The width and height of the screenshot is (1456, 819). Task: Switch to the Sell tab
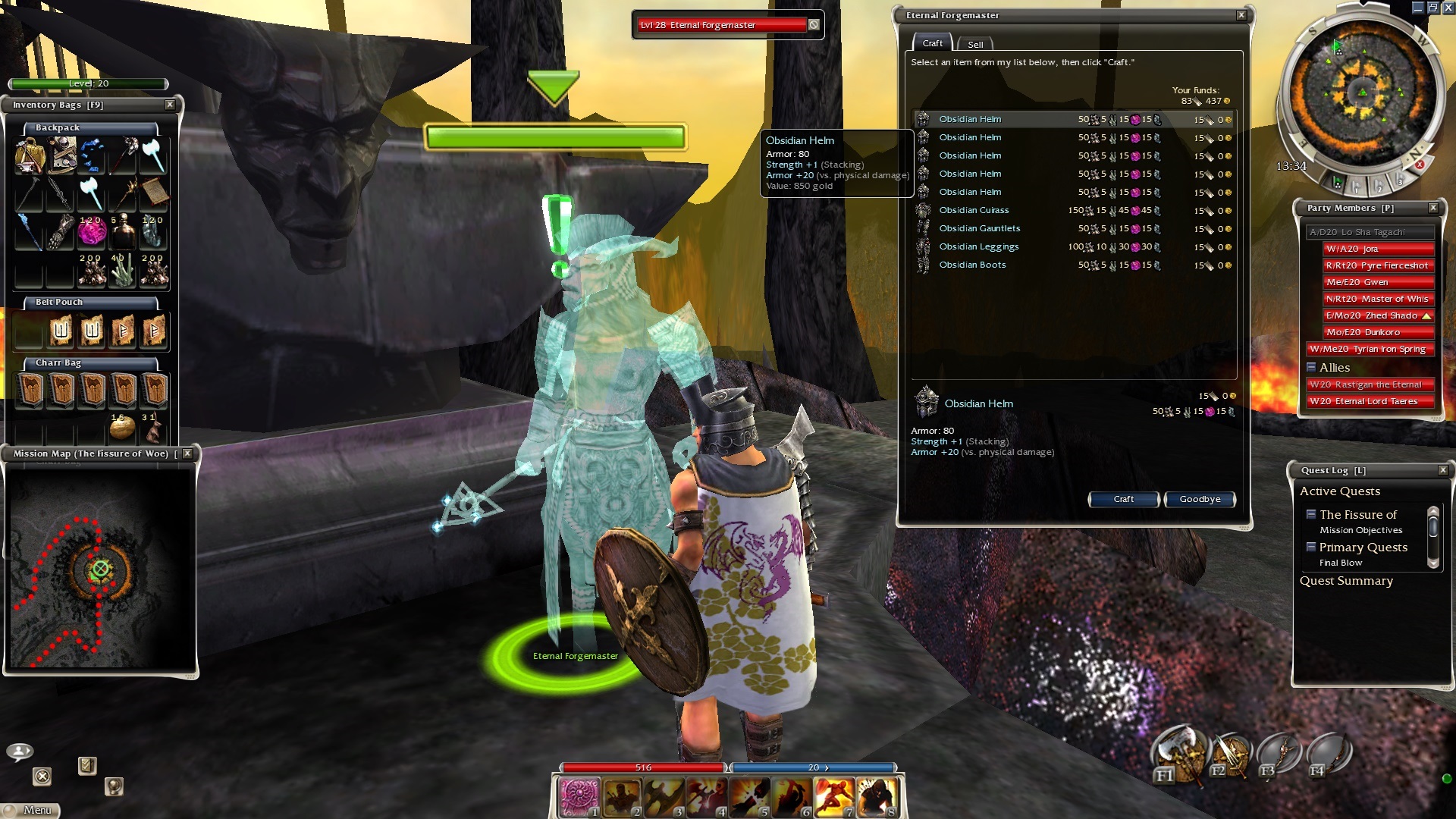975,45
